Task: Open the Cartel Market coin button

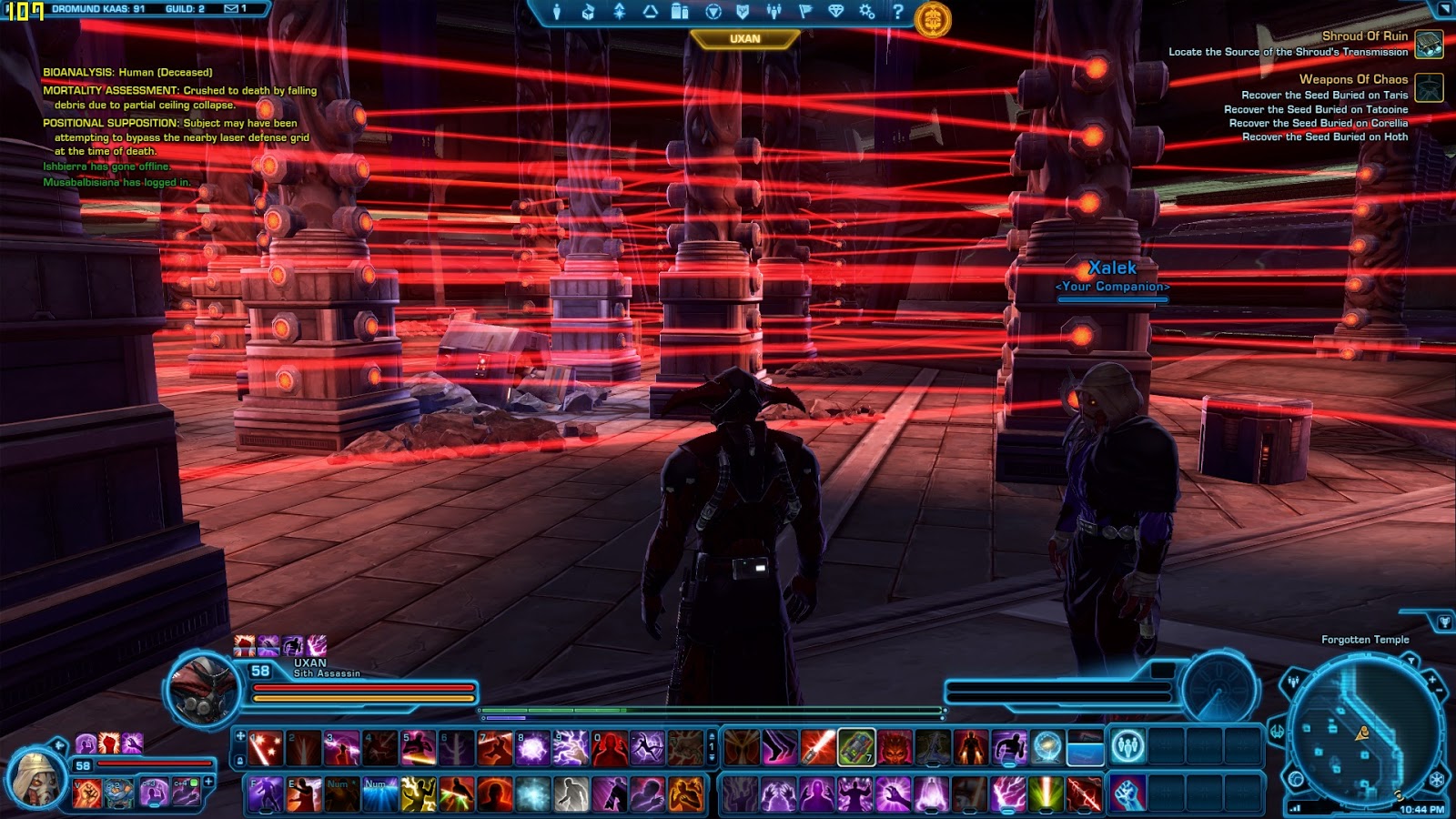Action: pyautogui.click(x=933, y=19)
